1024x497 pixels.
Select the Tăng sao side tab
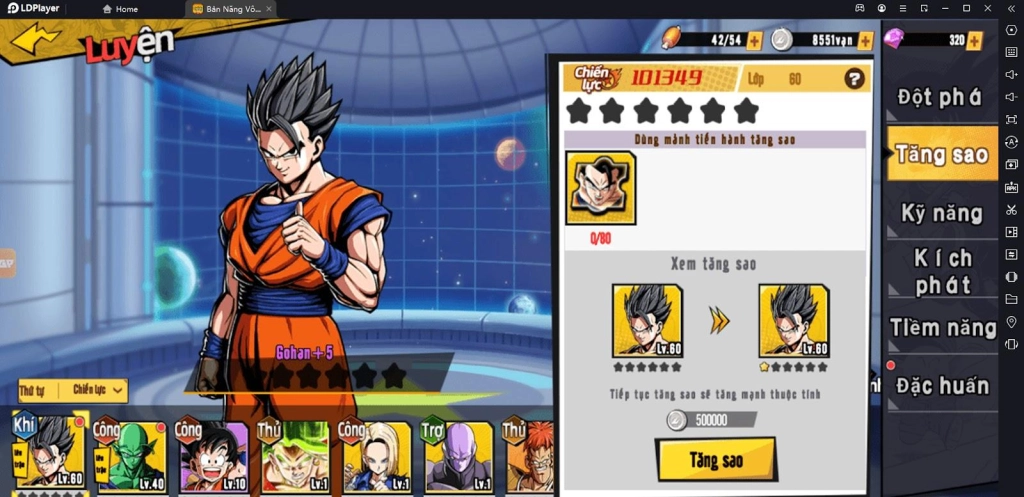pyautogui.click(x=941, y=154)
